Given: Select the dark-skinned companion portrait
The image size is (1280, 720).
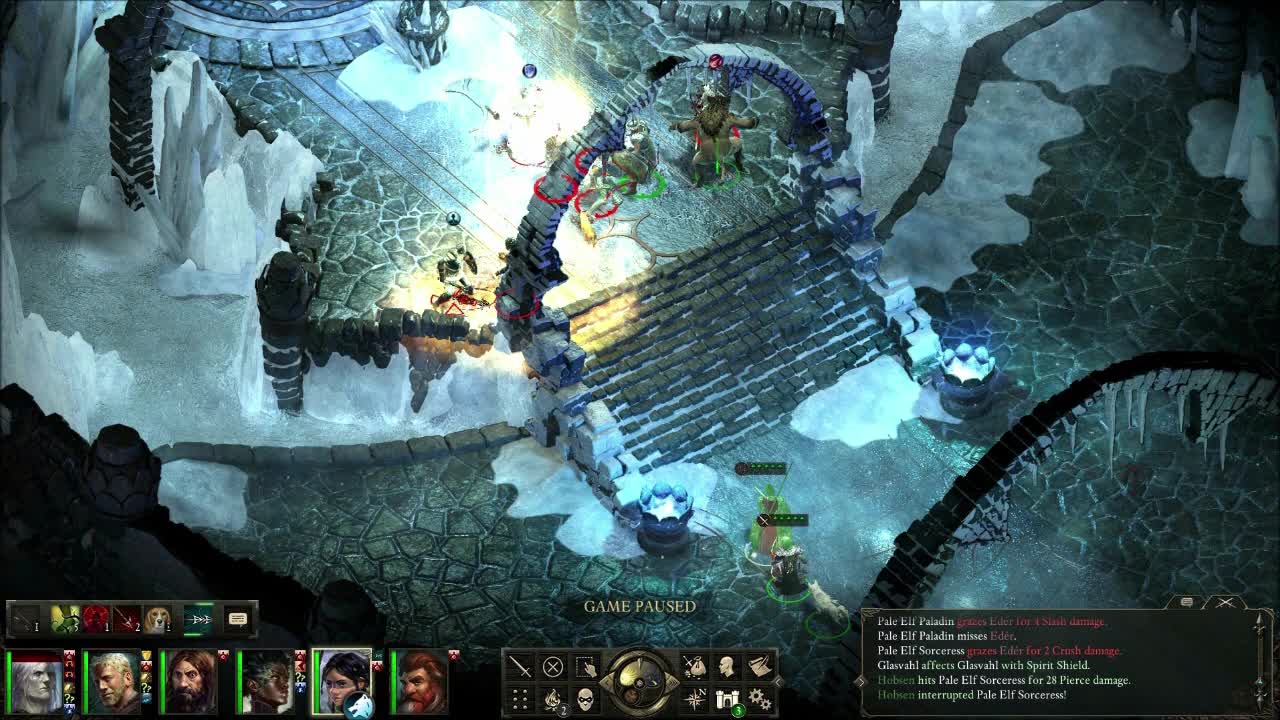Looking at the screenshot, I should [266, 682].
